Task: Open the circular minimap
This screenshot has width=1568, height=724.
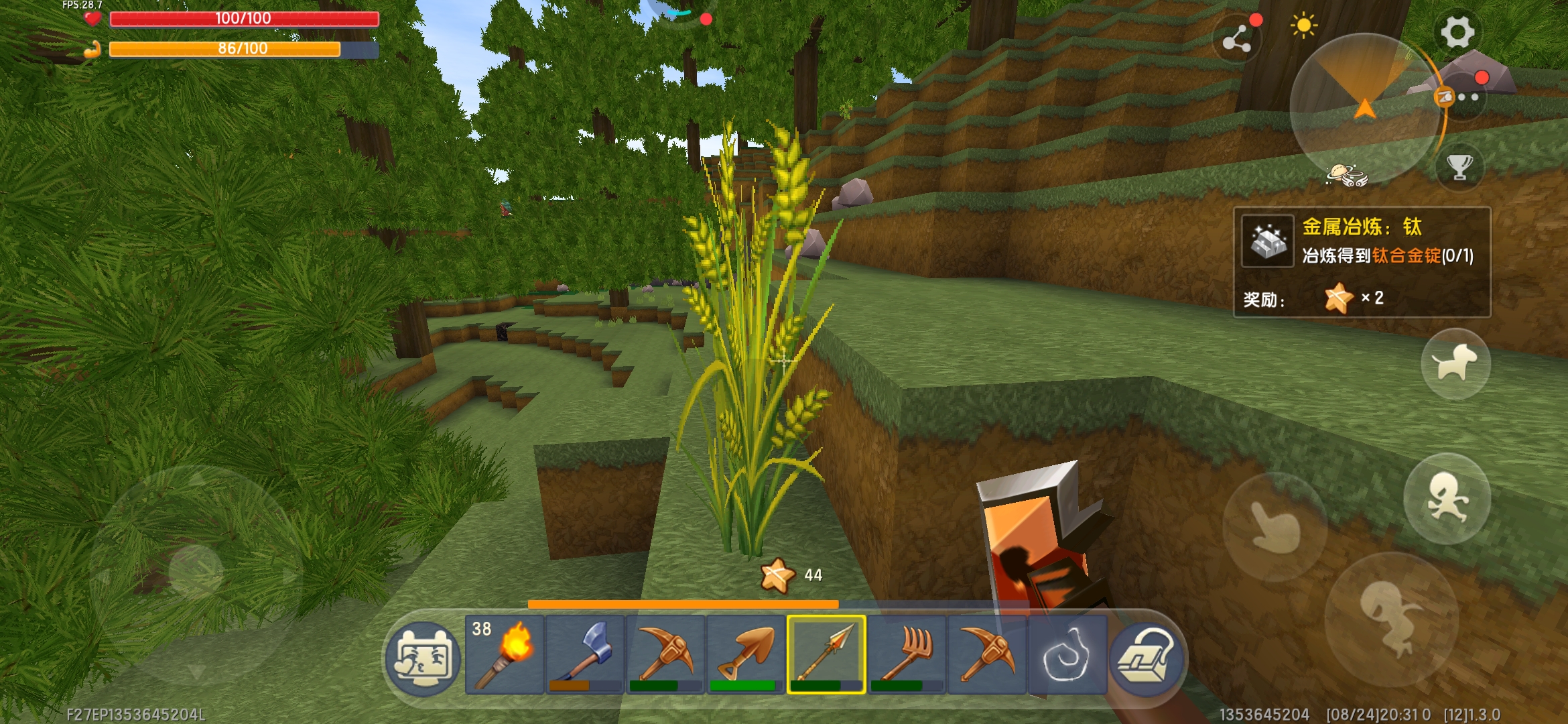Action: (1364, 107)
